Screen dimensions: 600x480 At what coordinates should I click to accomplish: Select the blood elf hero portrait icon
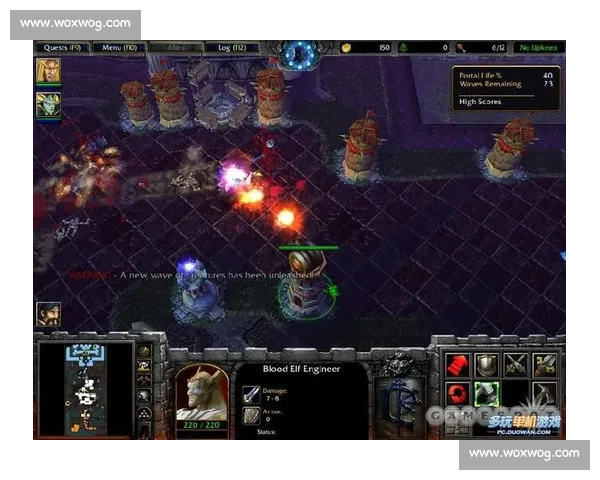pos(48,71)
